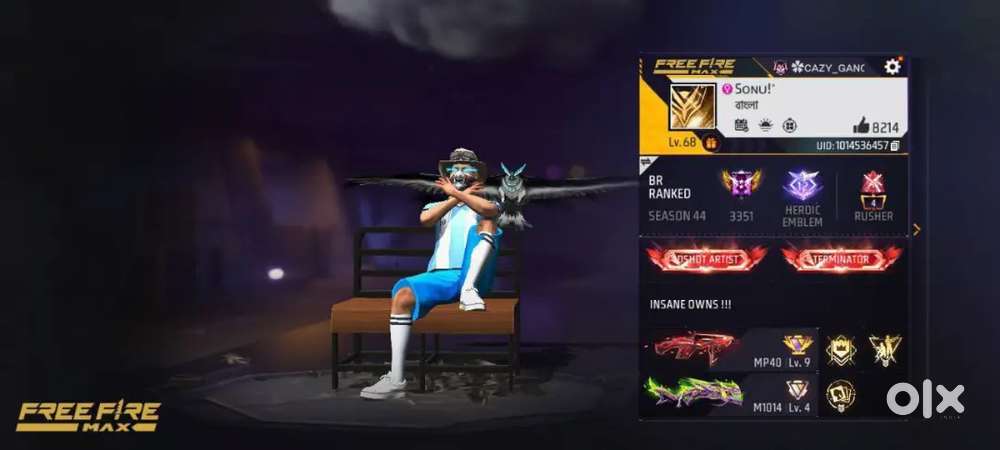This screenshot has height=450, width=1000.
Task: Inspect the gold playing-cards achievement badge
Action: [840, 396]
